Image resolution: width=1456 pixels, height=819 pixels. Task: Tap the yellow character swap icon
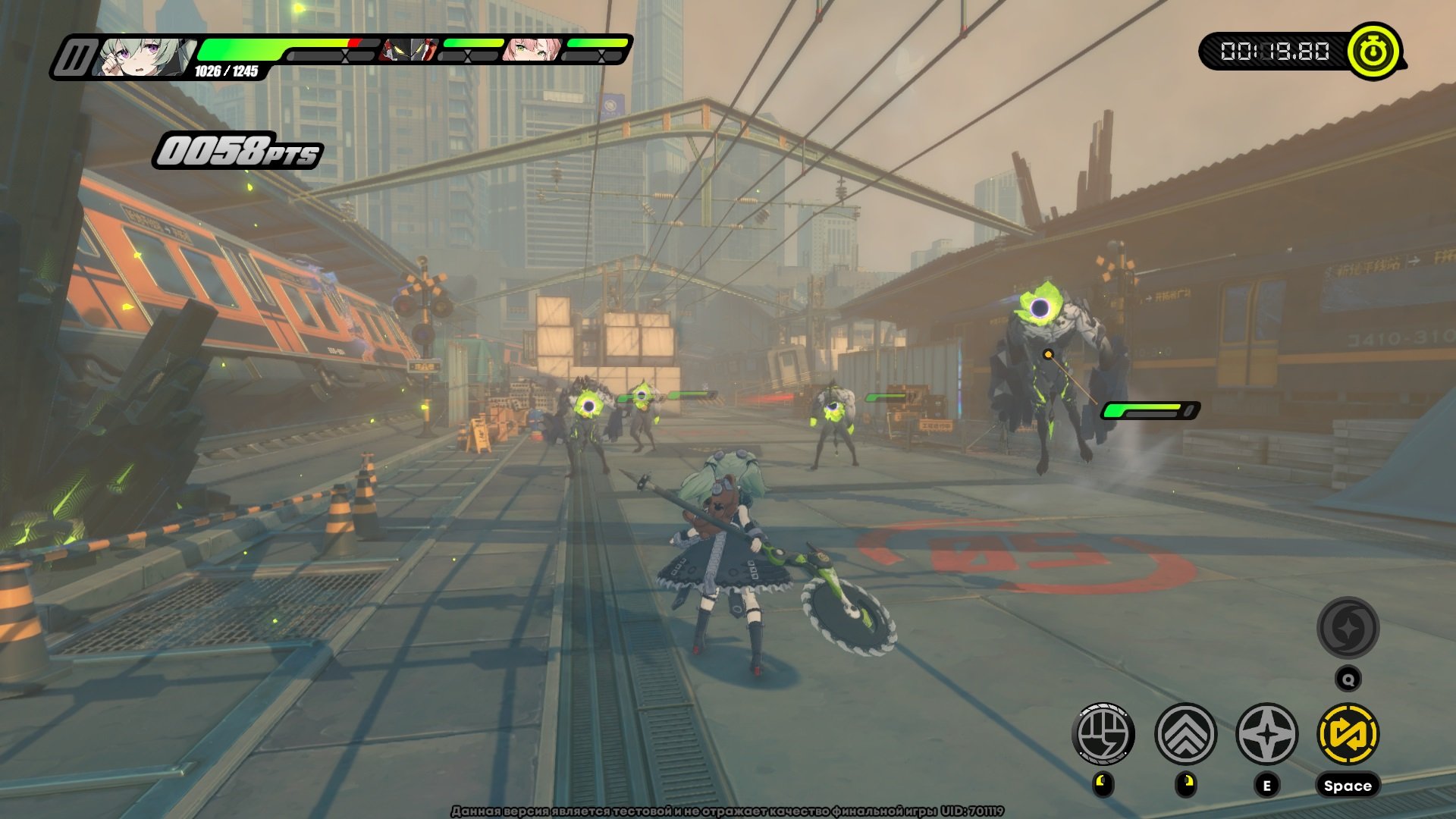pyautogui.click(x=1348, y=733)
